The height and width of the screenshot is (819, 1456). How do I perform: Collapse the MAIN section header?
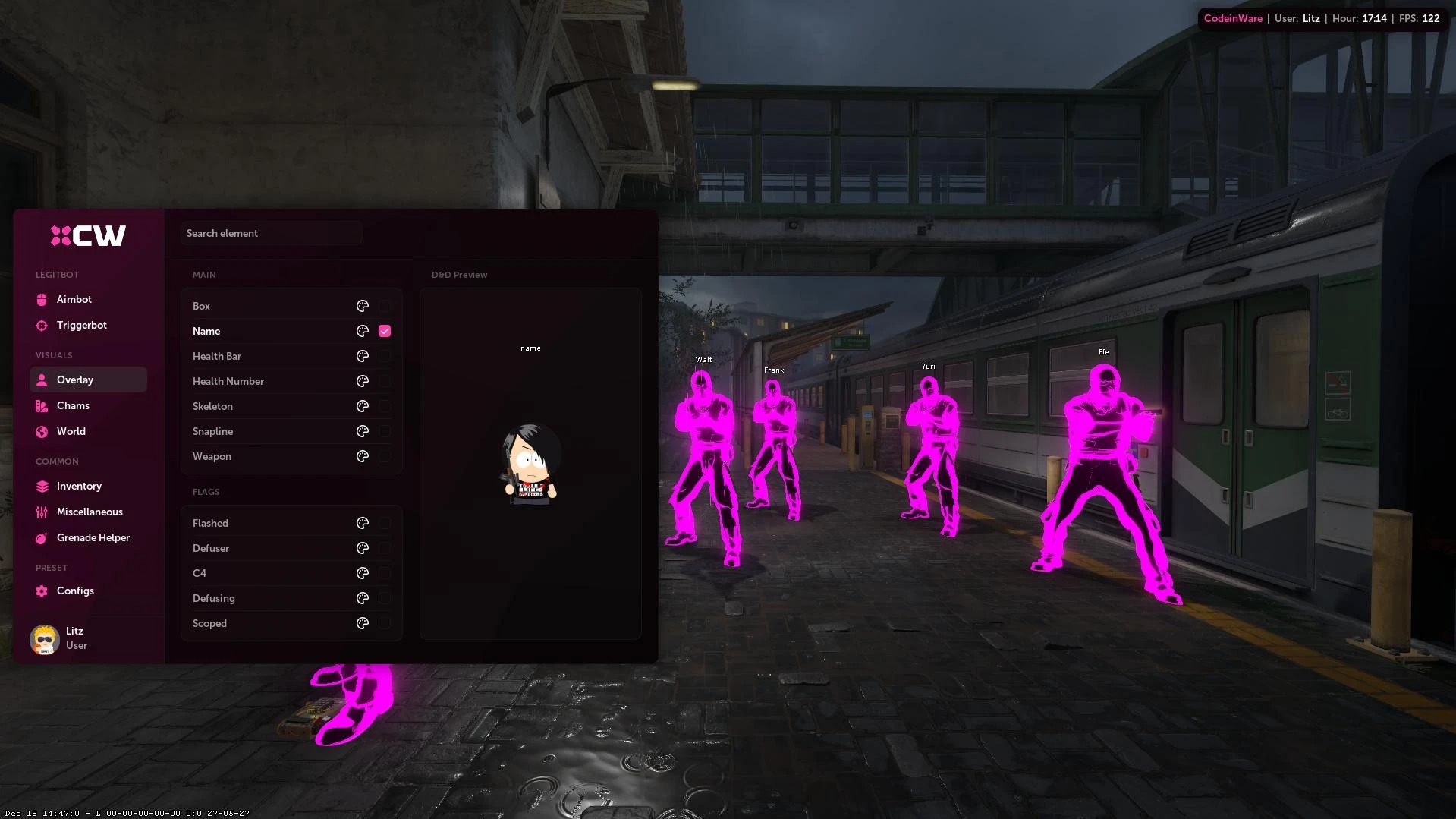(203, 275)
